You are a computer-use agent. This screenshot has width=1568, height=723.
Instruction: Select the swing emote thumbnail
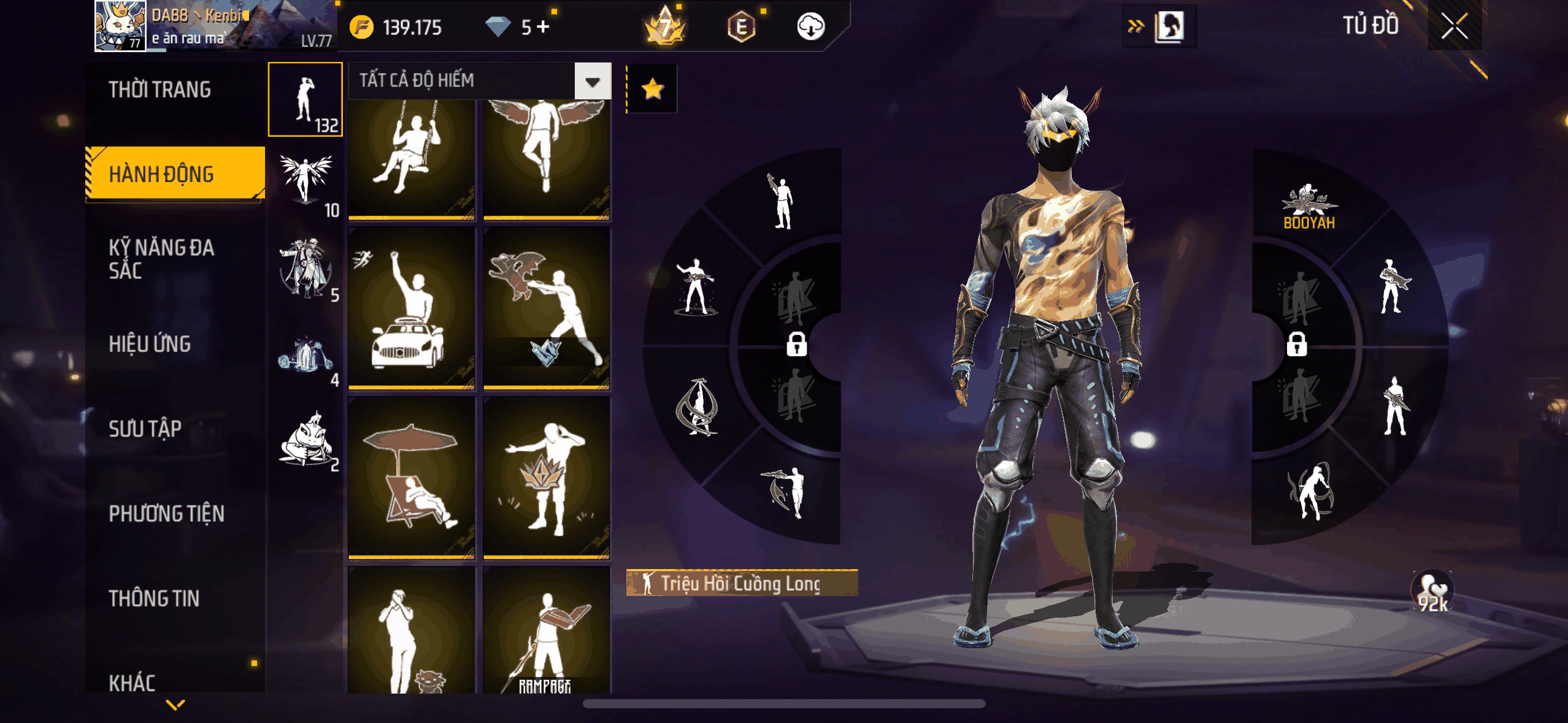click(411, 158)
